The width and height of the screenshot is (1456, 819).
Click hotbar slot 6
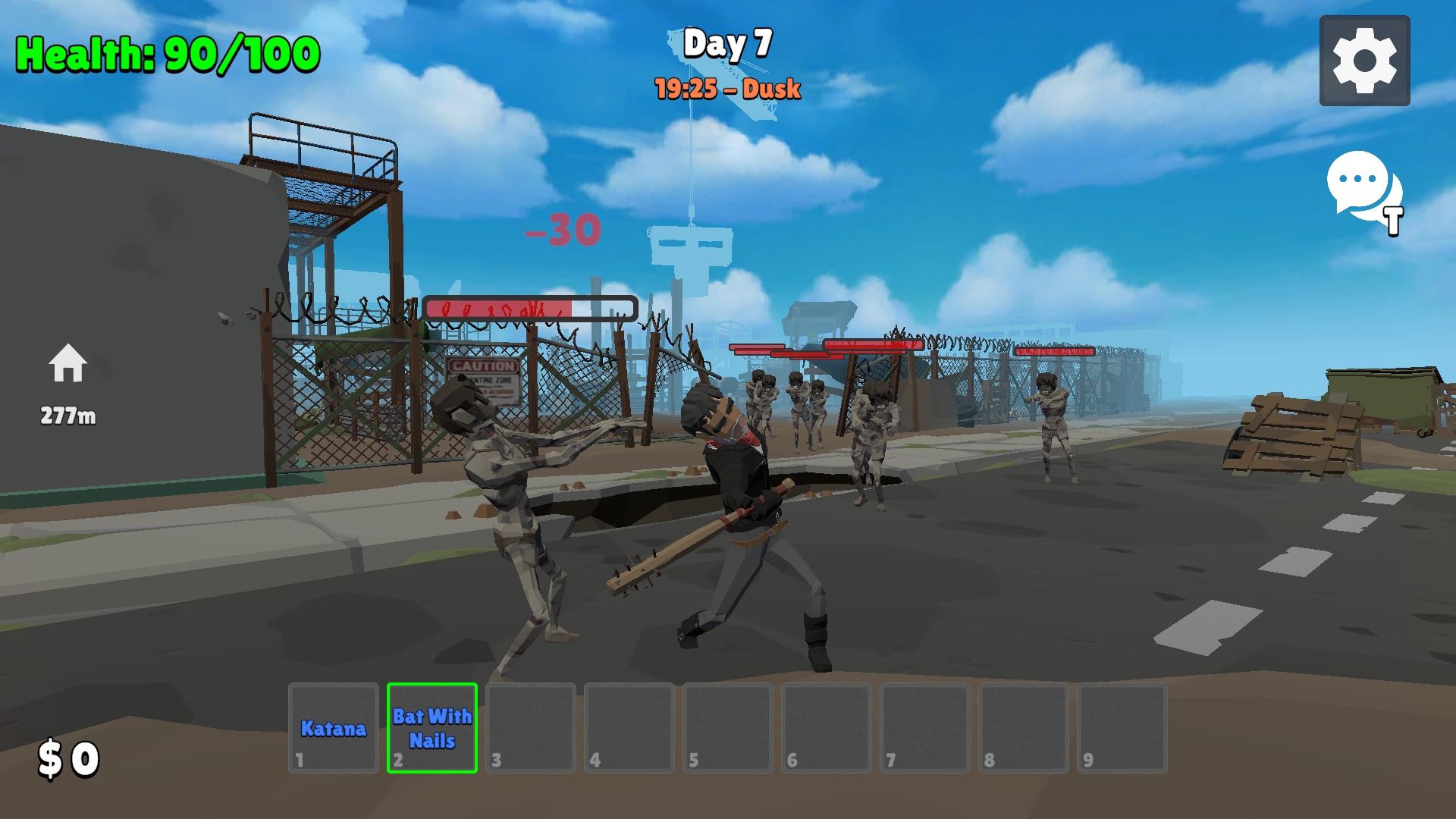[x=825, y=728]
